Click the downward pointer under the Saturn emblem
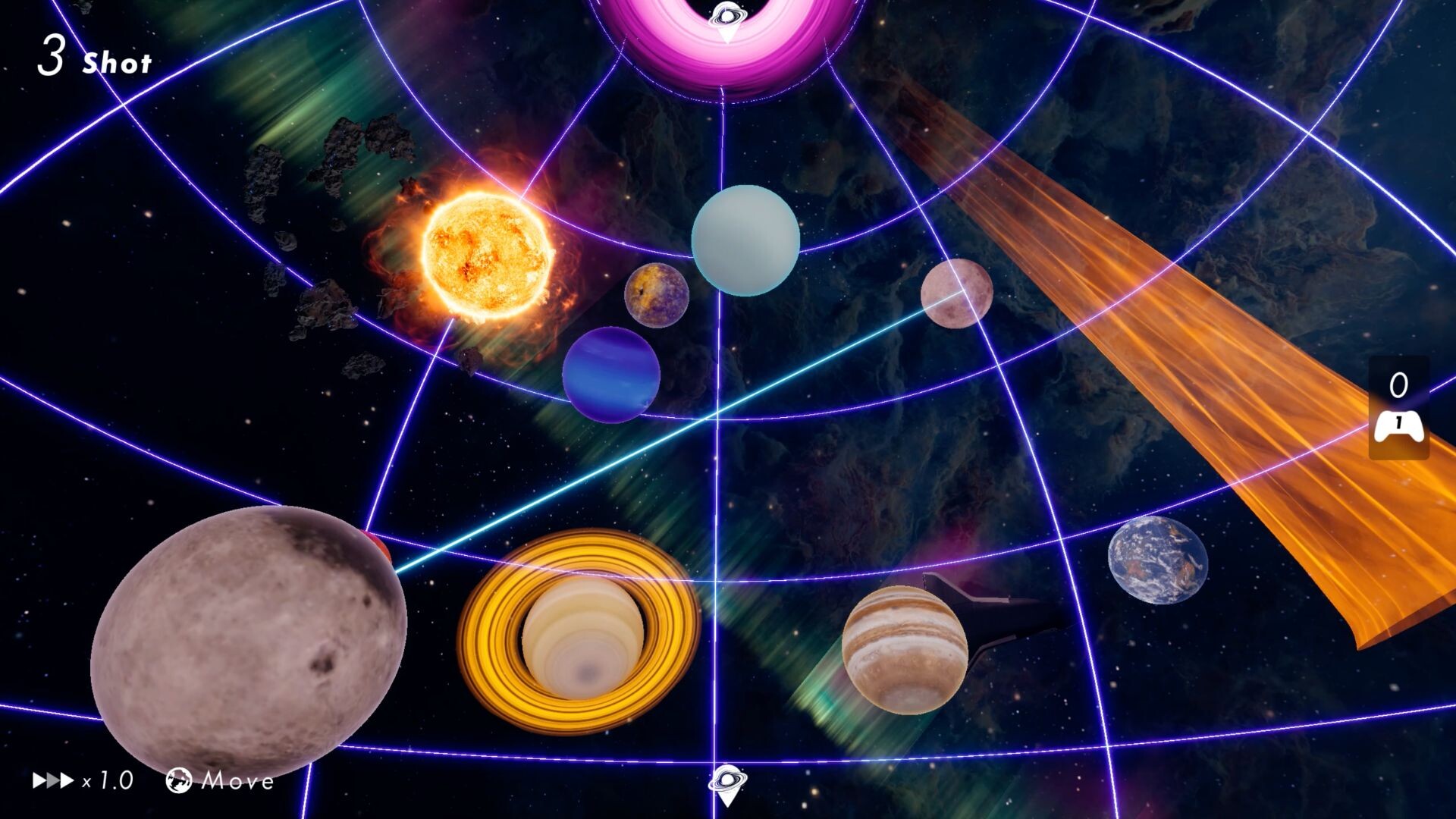This screenshot has width=1456, height=819. pyautogui.click(x=726, y=33)
